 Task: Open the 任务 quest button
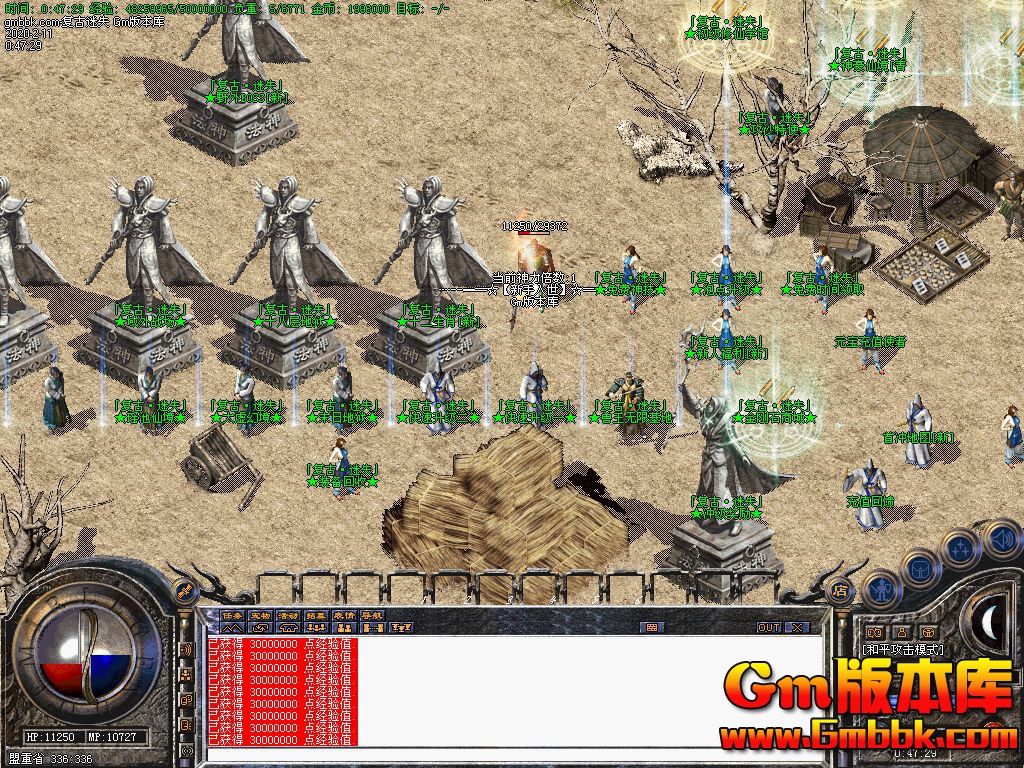pos(232,614)
